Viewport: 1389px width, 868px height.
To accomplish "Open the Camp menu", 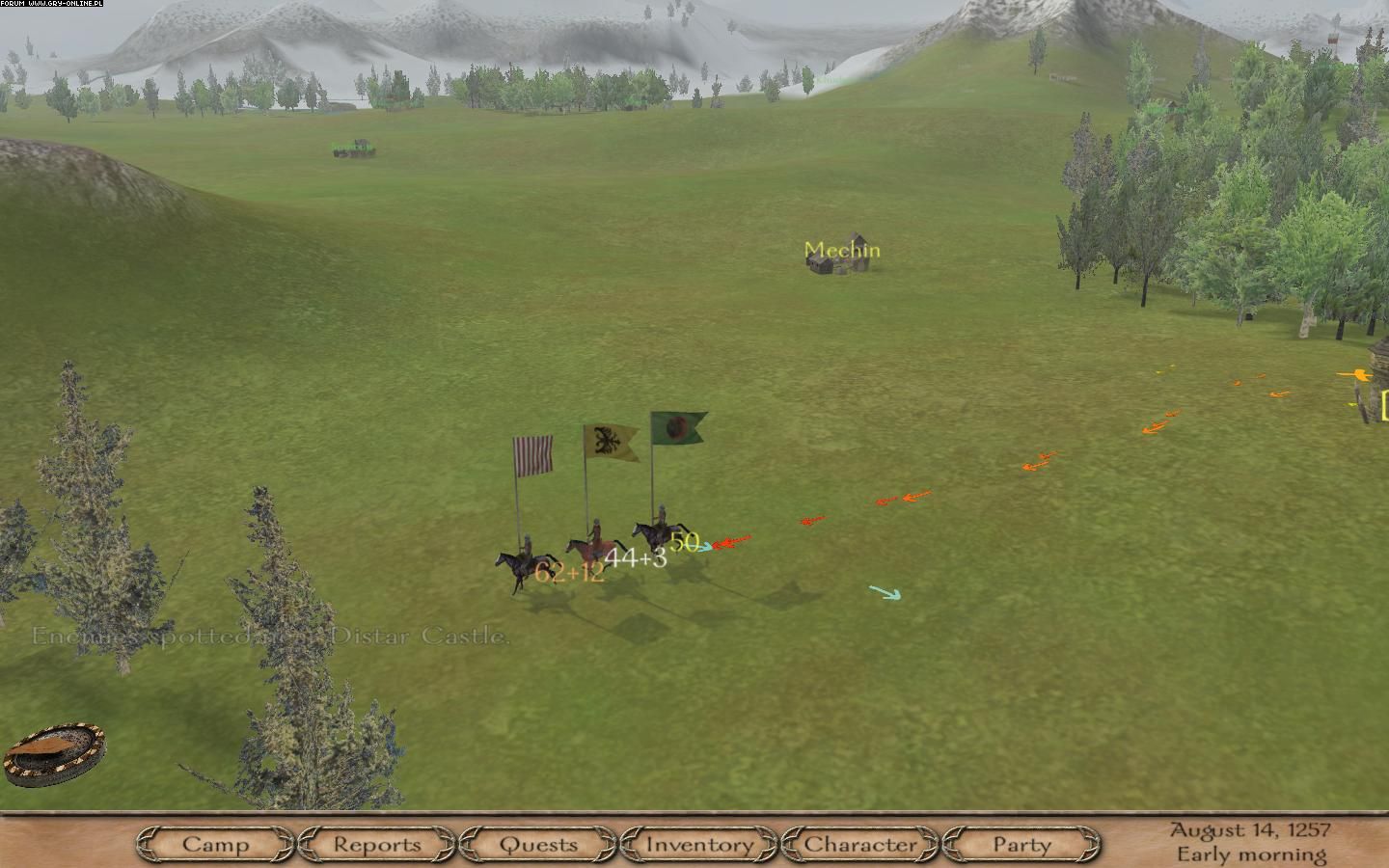I will (x=216, y=845).
